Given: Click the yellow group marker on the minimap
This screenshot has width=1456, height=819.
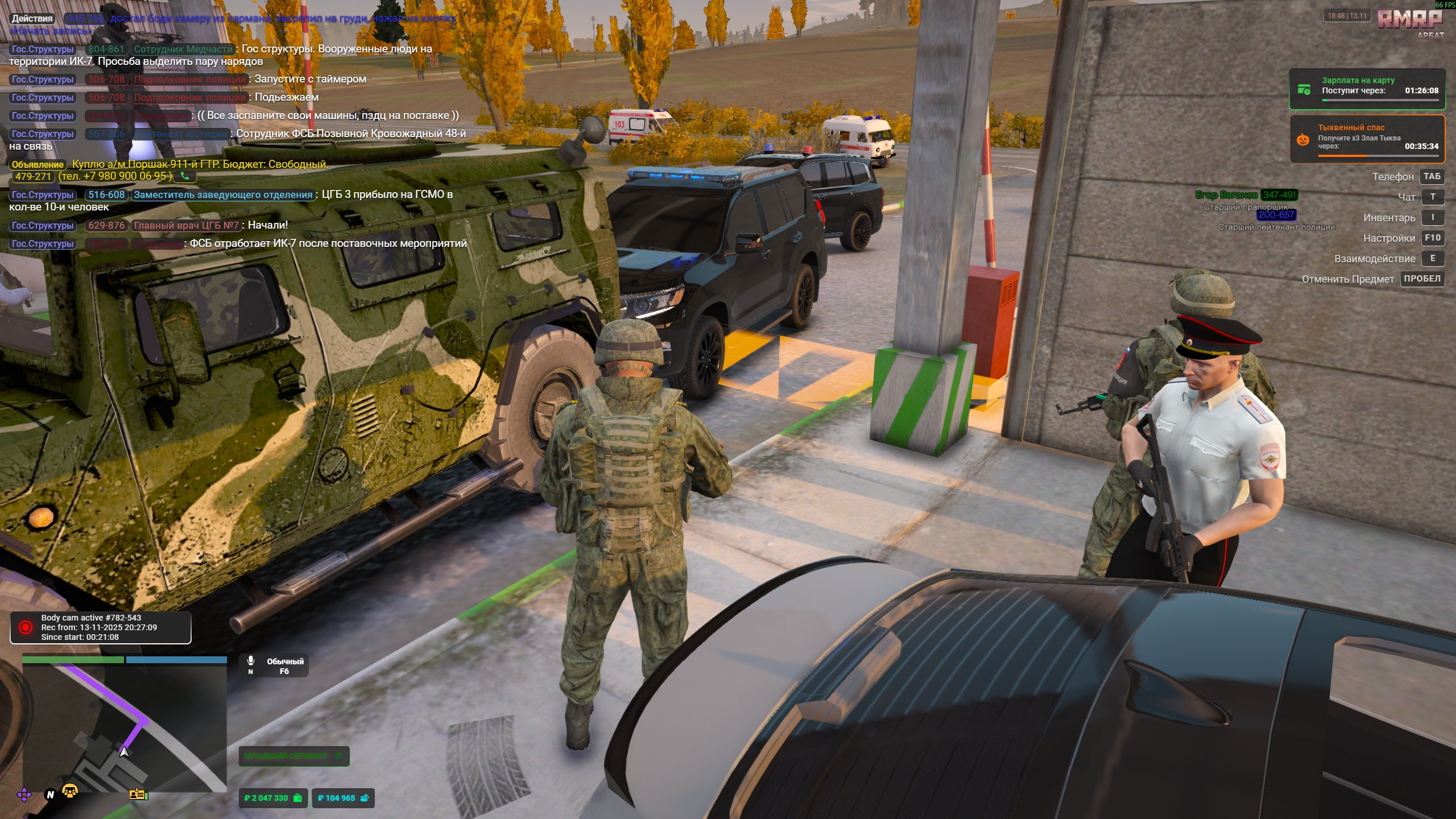Looking at the screenshot, I should 70,791.
